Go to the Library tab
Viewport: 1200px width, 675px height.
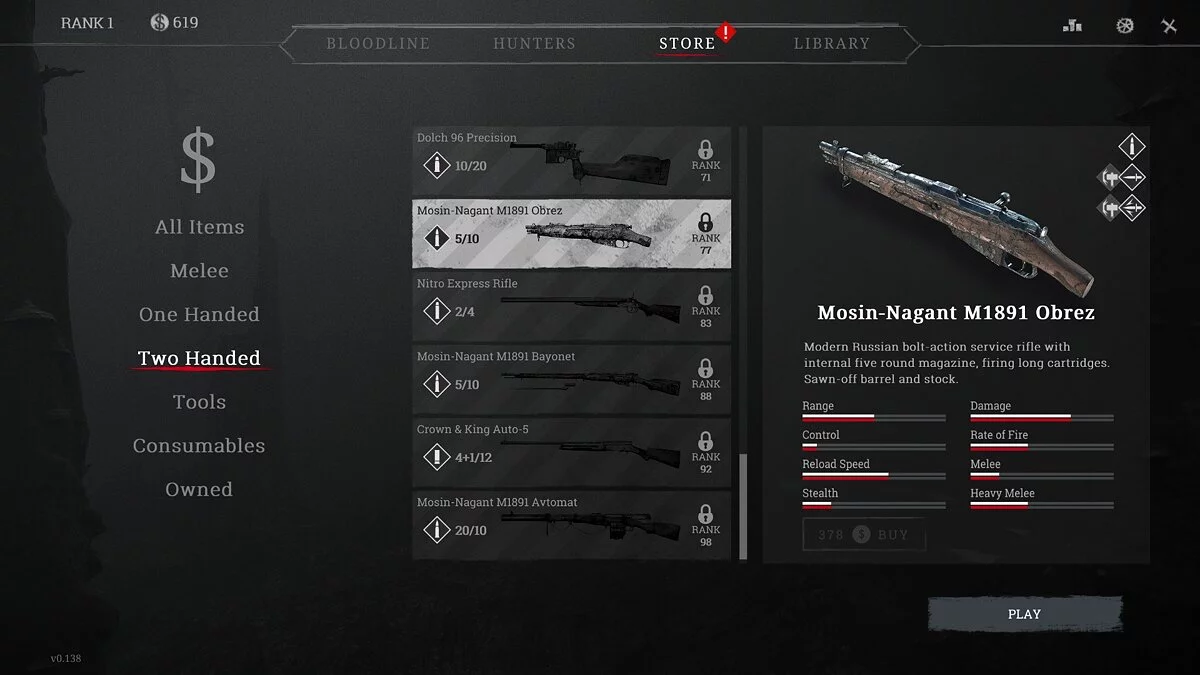click(831, 44)
